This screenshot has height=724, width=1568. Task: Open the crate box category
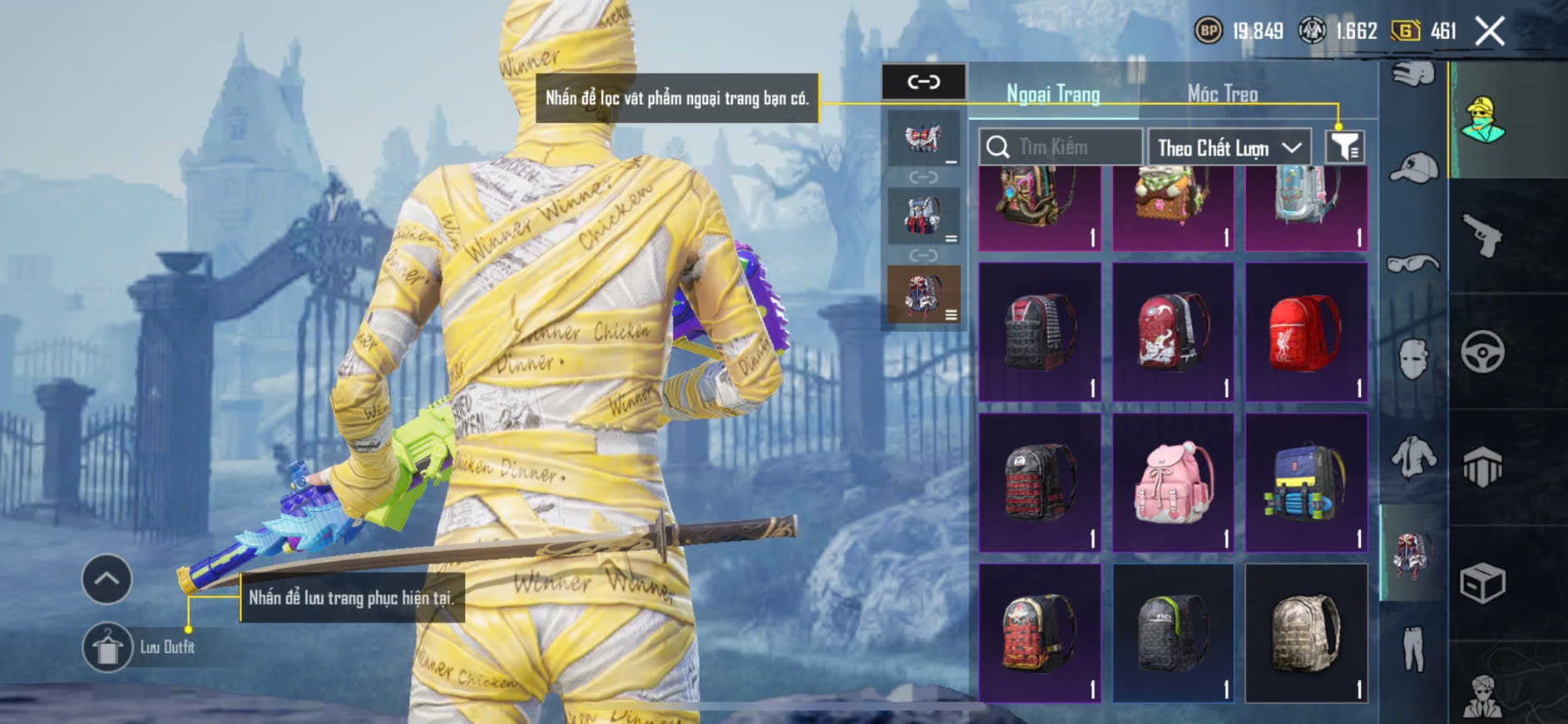tap(1482, 583)
